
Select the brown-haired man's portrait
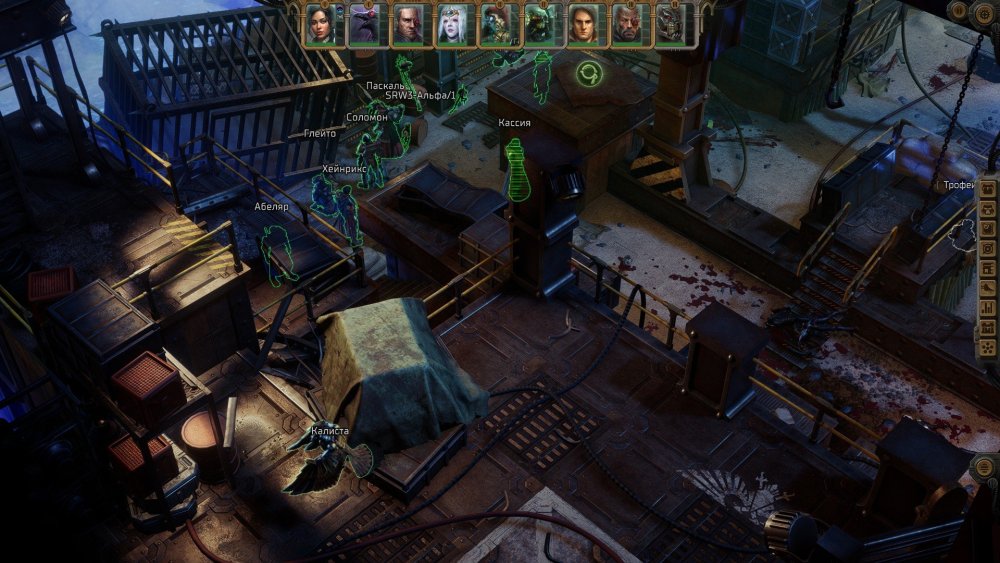click(583, 24)
